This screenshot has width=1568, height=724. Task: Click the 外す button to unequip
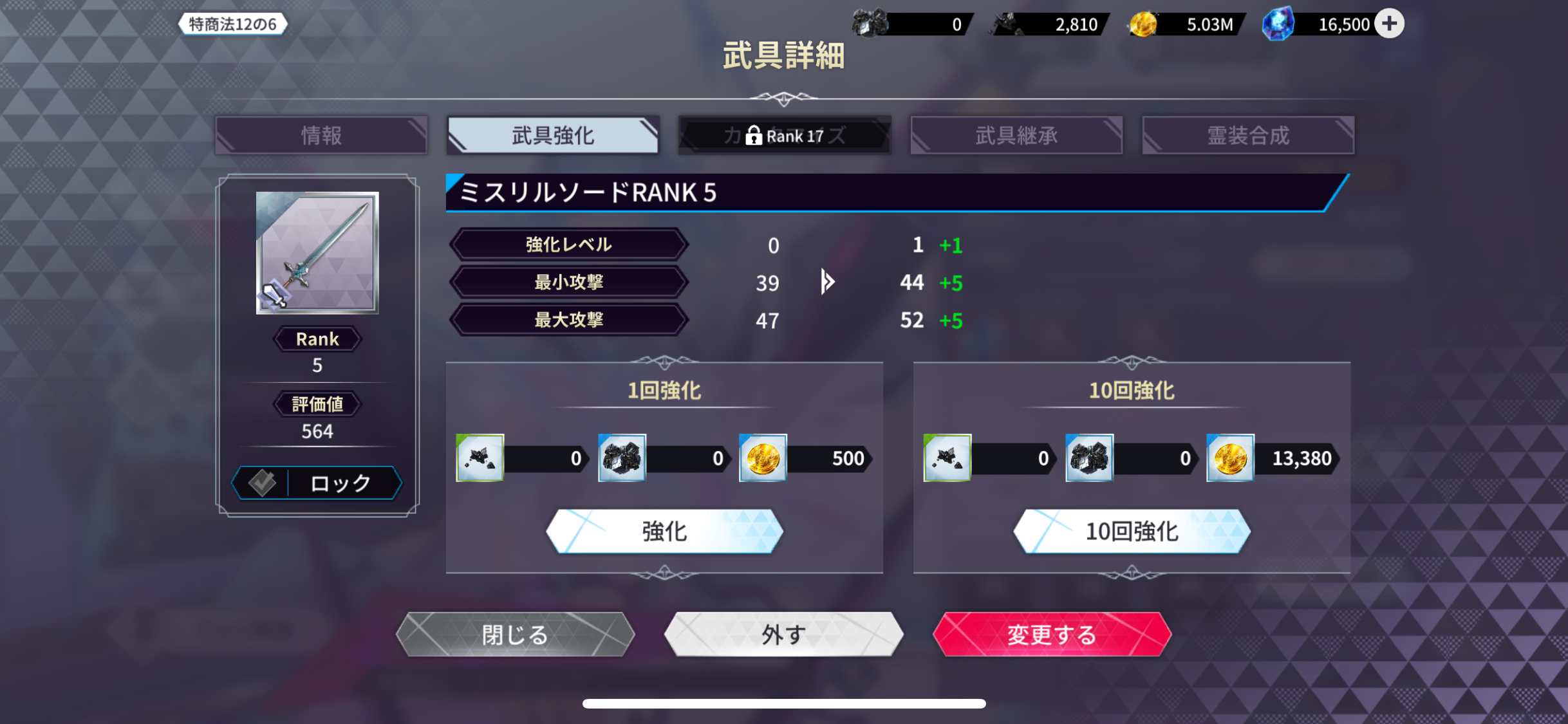[783, 635]
